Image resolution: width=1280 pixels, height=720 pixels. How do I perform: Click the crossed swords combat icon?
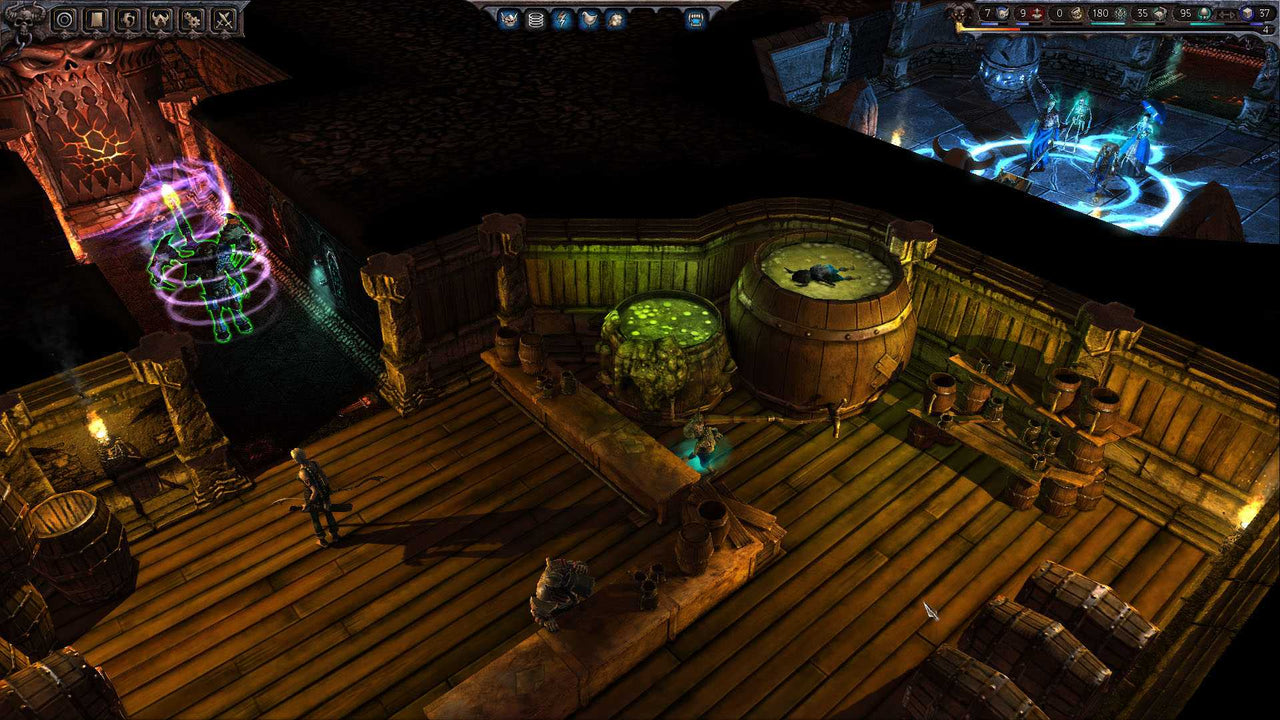[x=223, y=19]
